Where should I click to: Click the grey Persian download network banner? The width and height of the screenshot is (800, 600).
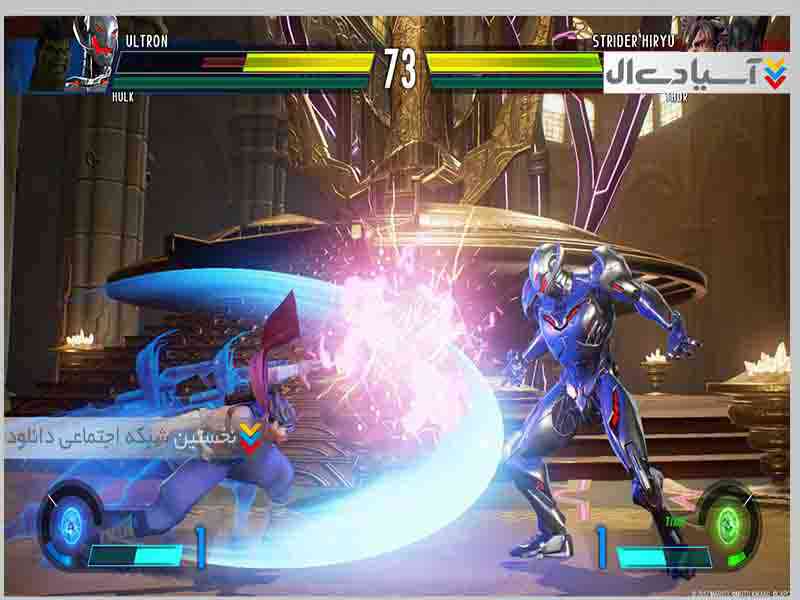[135, 438]
